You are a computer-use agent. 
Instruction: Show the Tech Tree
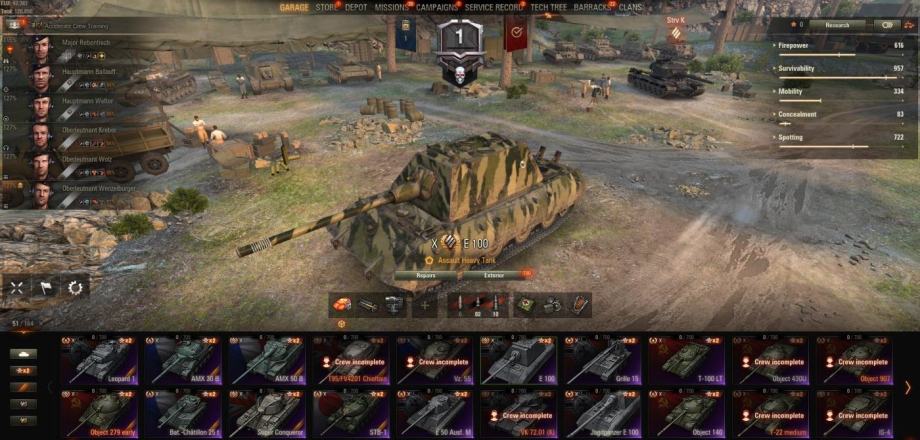click(x=549, y=7)
